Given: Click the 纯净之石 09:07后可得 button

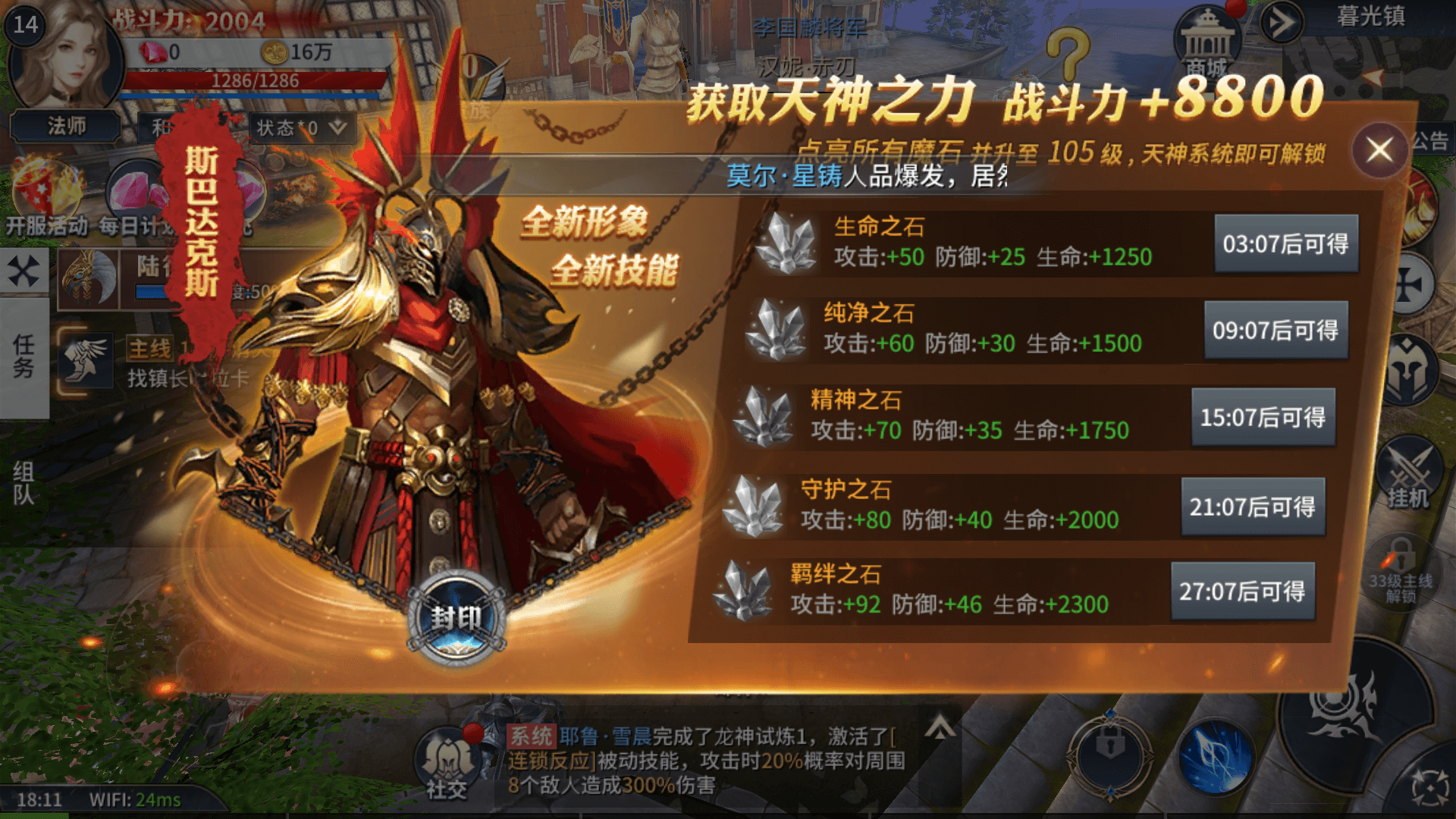Looking at the screenshot, I should [1276, 330].
